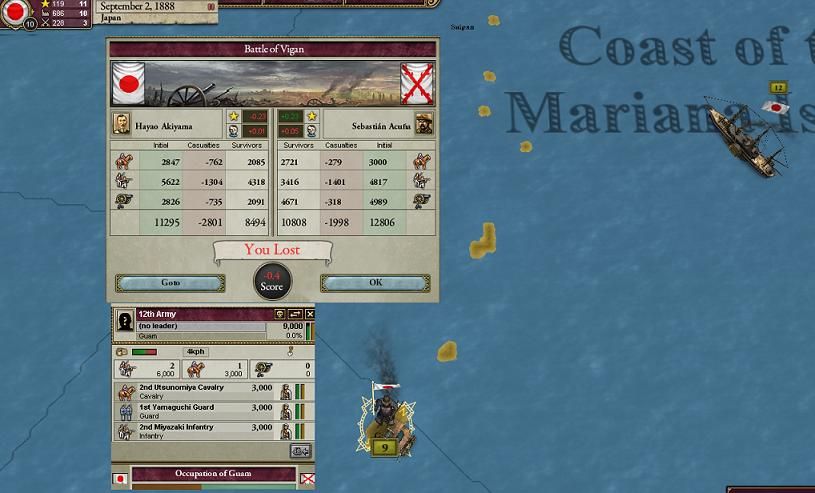
Task: View general Sebastián Acuña's portrait
Action: tap(424, 126)
